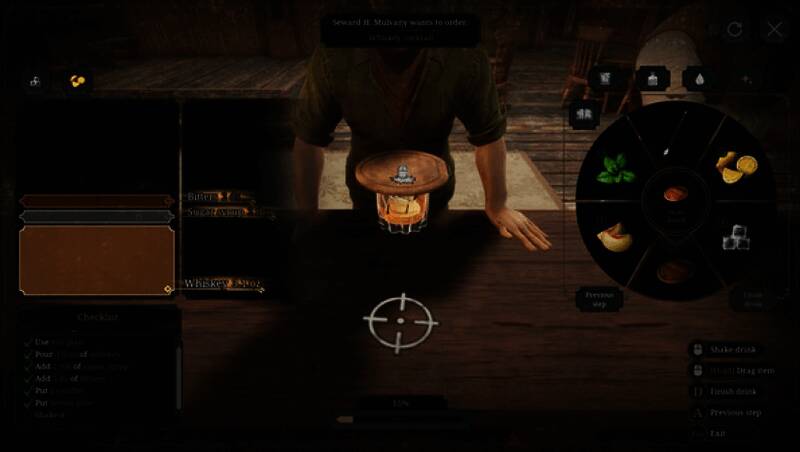Select the mint leaves ingredient
Screen dimensions: 800x452
(x=616, y=171)
